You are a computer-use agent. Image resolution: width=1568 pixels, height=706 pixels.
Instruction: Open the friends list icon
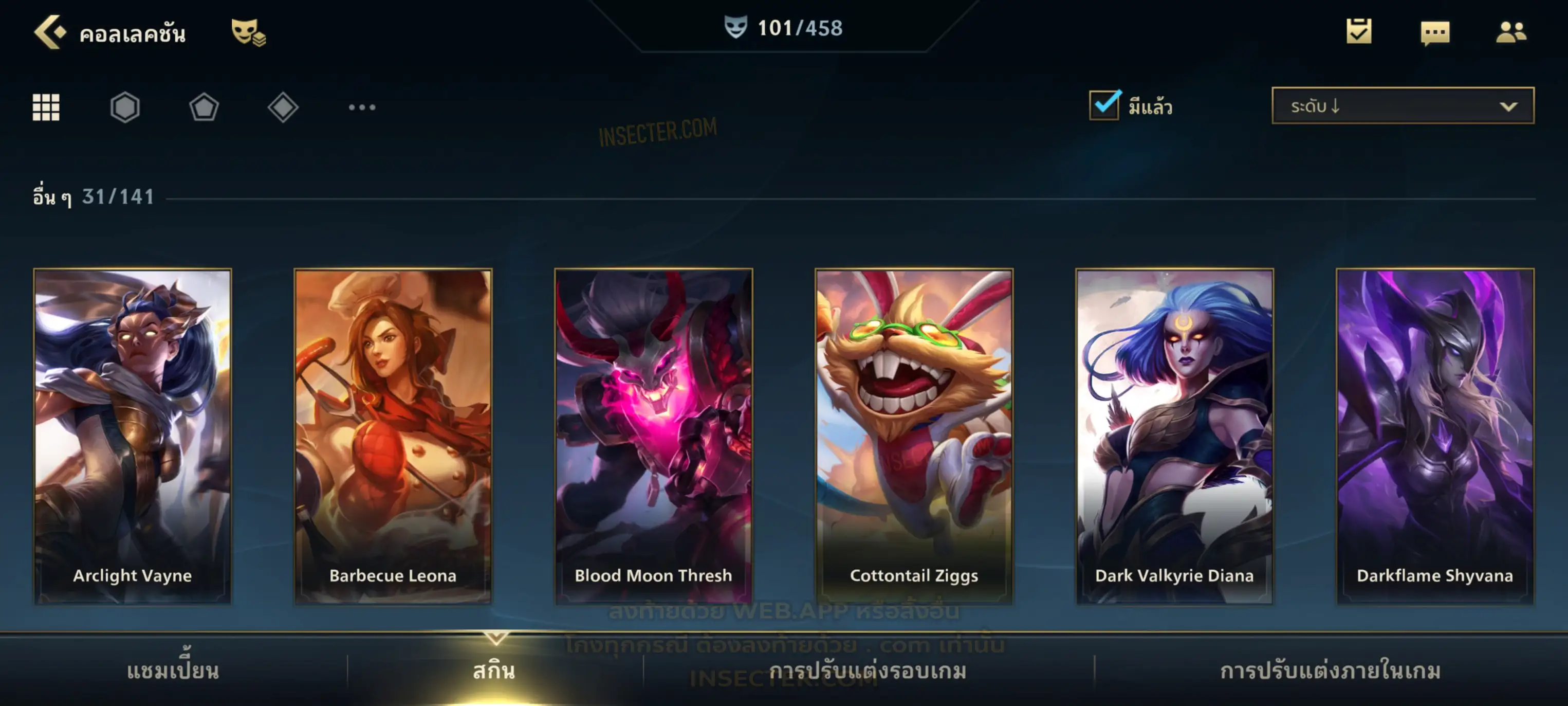(x=1510, y=32)
